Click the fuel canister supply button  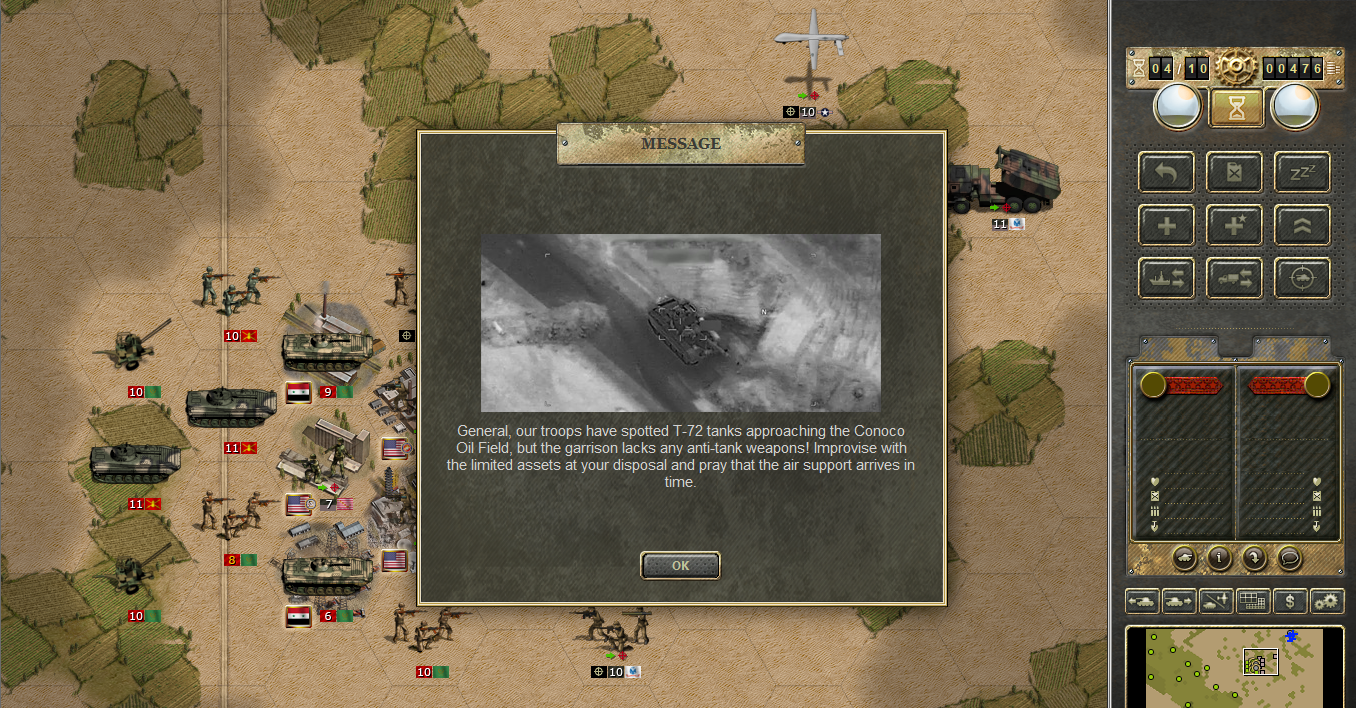point(1234,173)
